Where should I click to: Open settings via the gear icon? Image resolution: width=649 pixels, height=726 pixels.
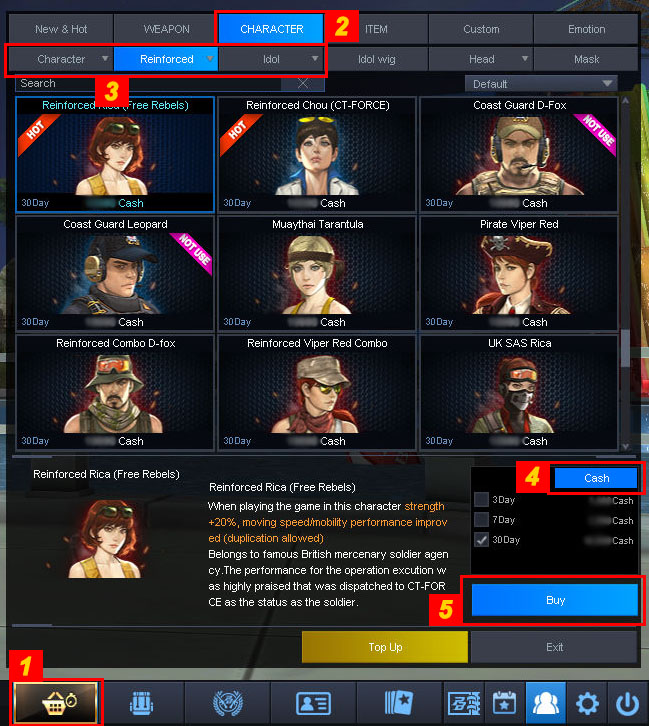[x=588, y=702]
